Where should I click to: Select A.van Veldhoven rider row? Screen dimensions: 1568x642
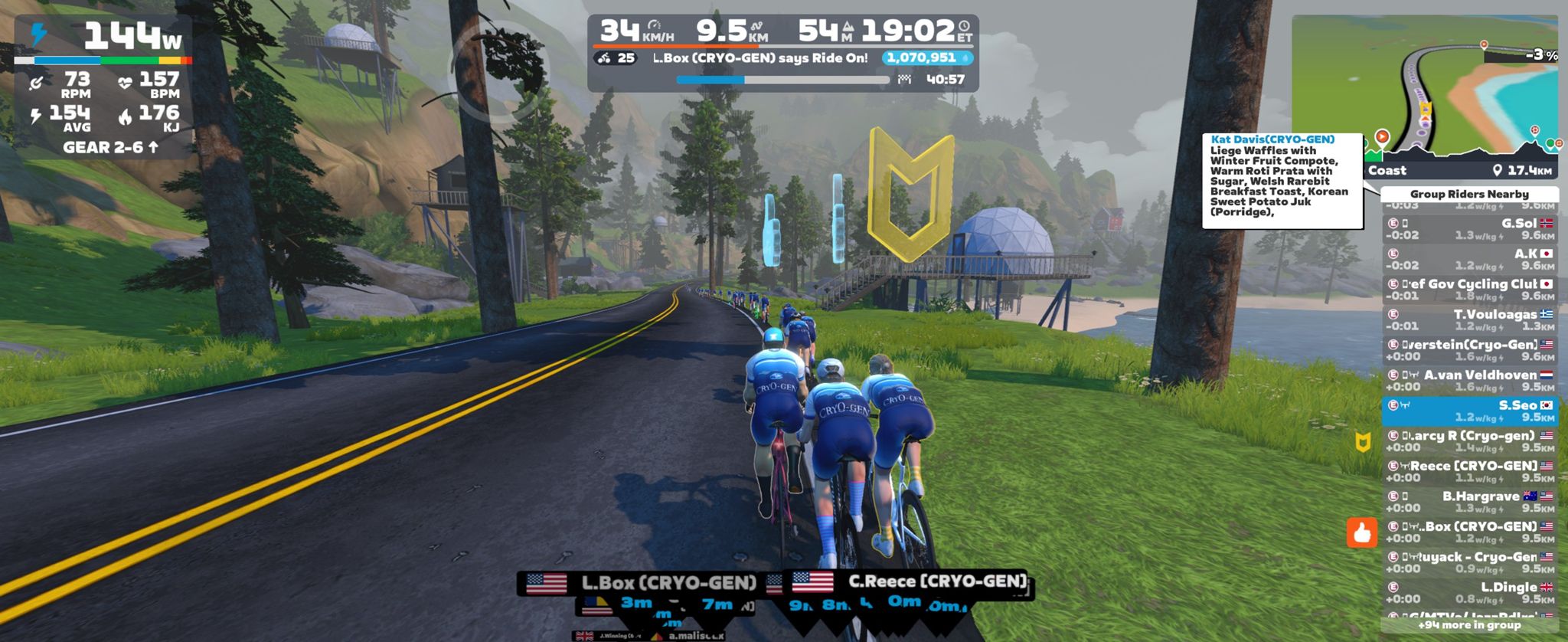[1469, 380]
